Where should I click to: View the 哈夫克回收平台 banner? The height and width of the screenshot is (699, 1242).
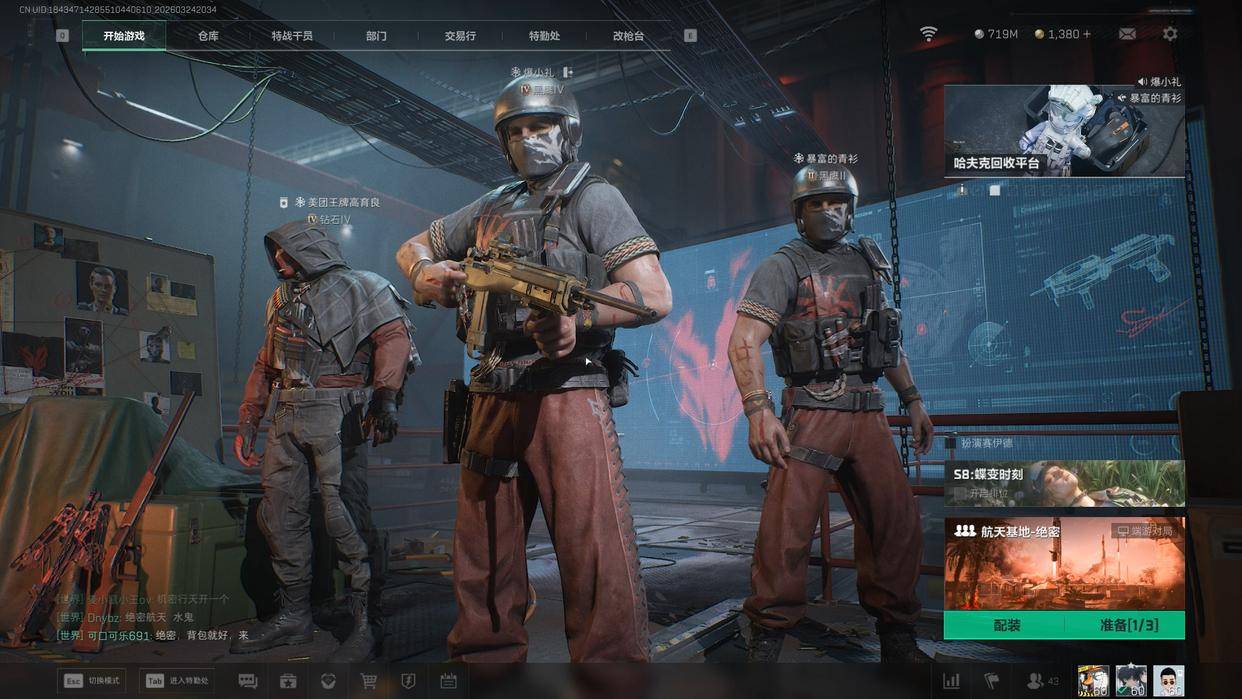(x=1064, y=131)
